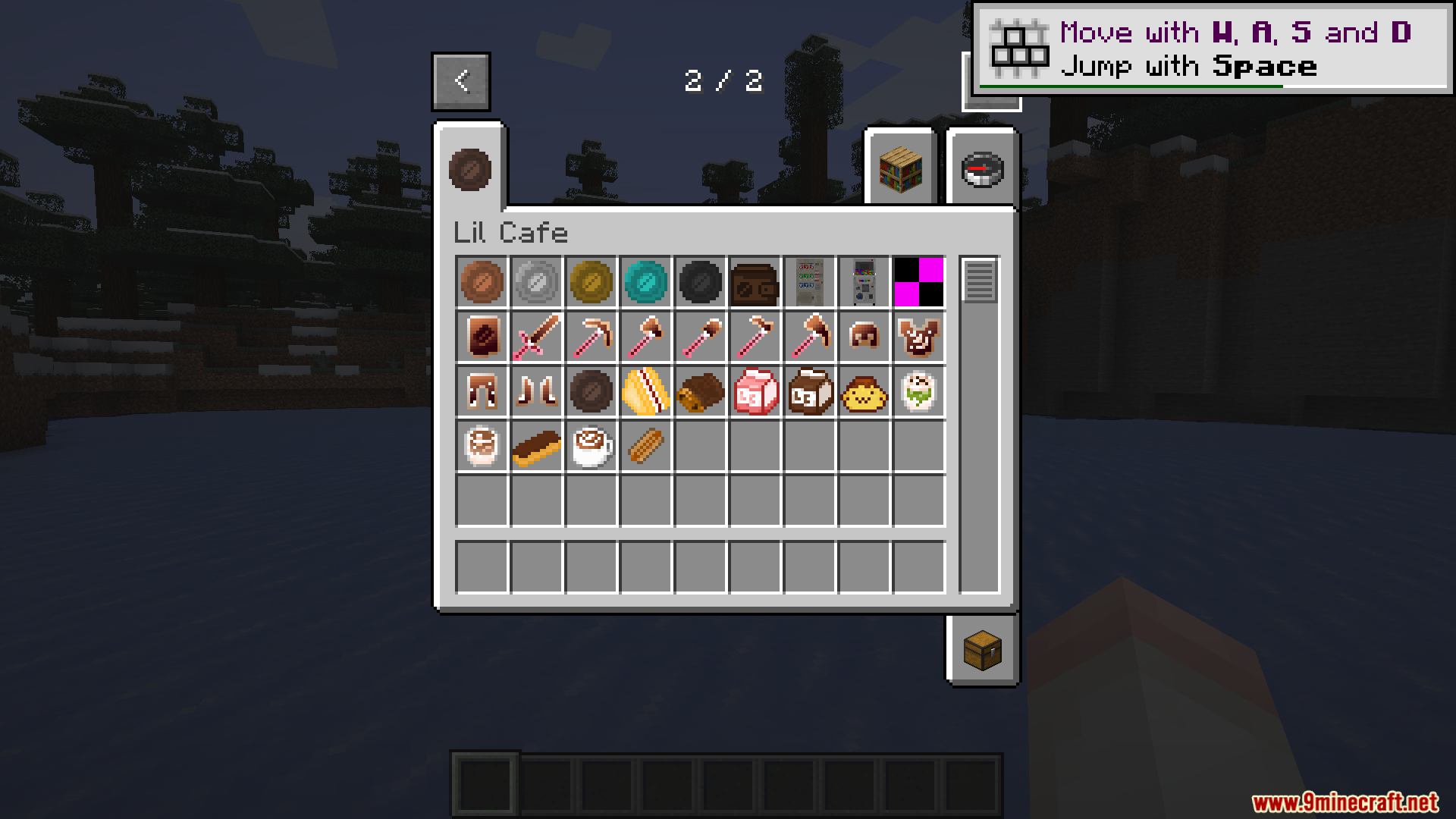Select the pink axe item
This screenshot has width=1456, height=819.
tap(810, 336)
